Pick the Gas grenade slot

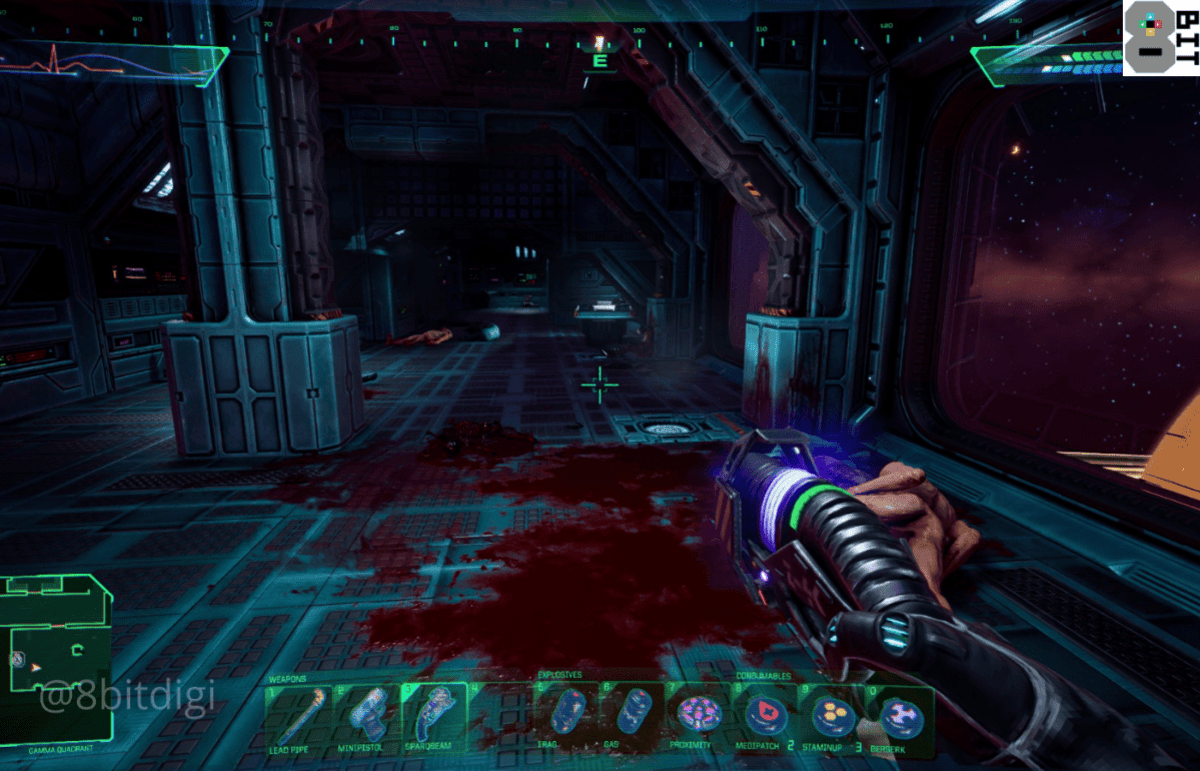click(632, 715)
